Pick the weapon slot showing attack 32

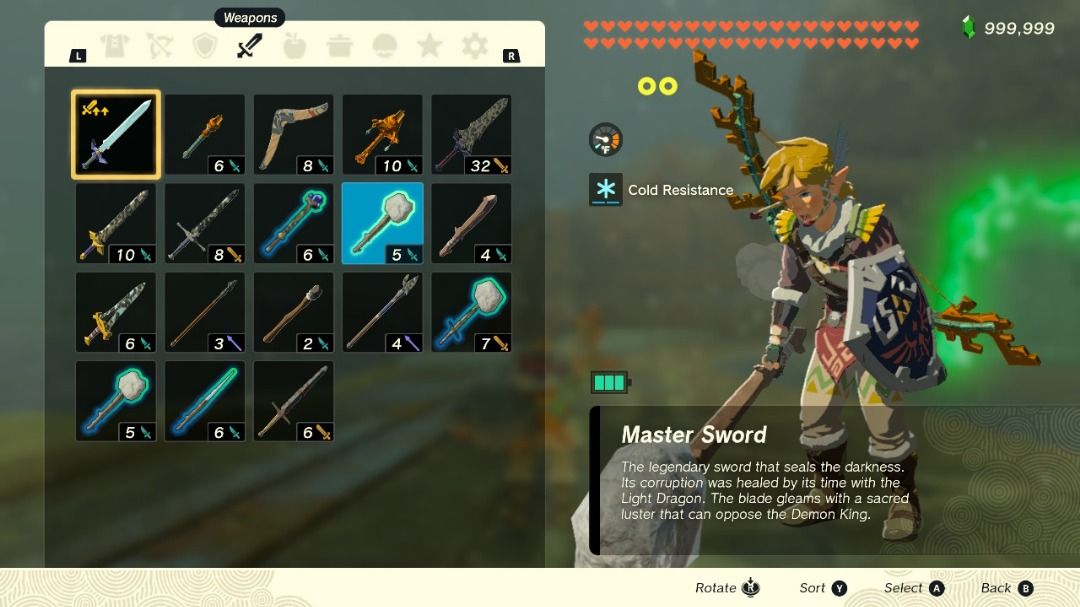(x=471, y=135)
